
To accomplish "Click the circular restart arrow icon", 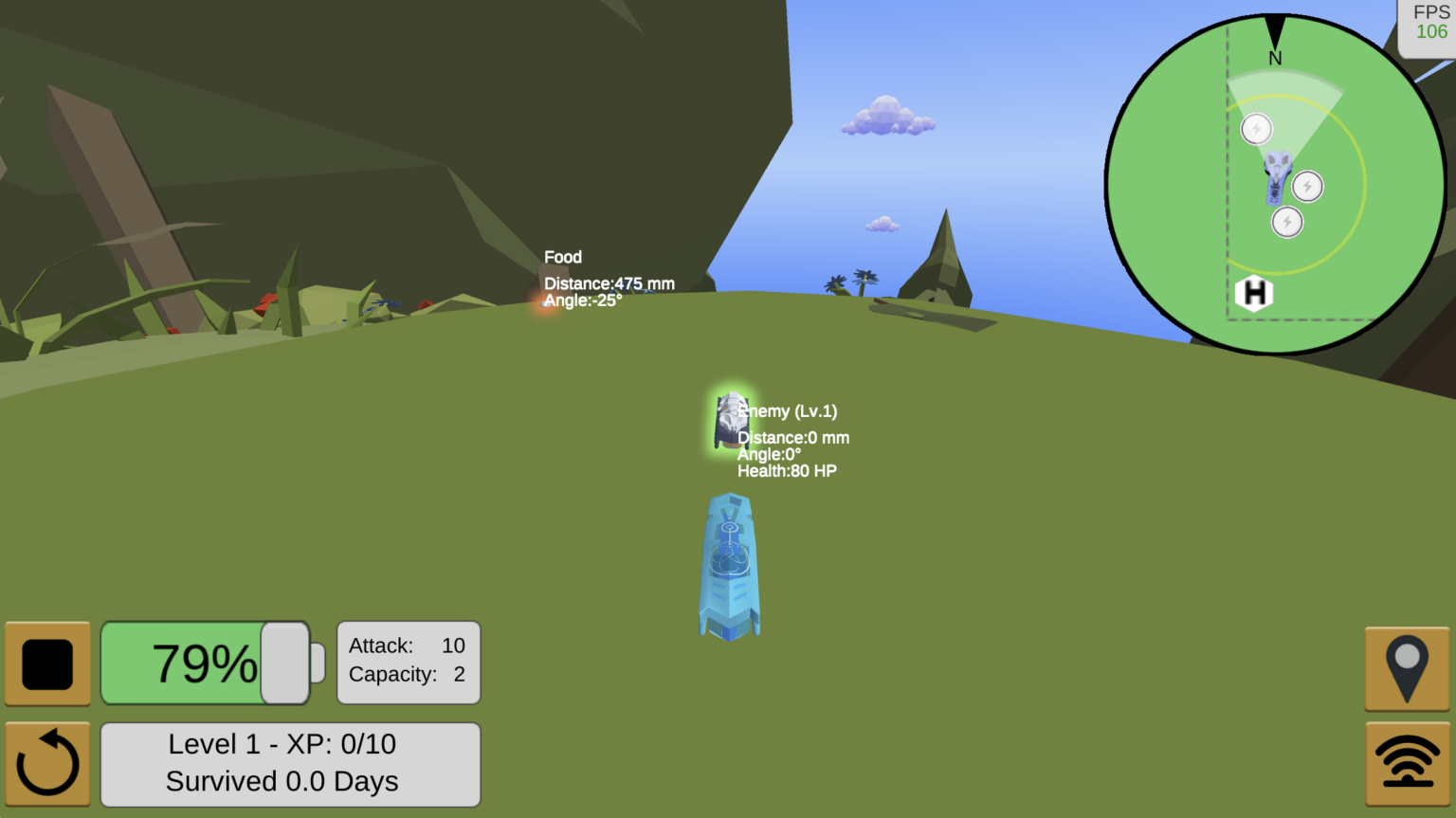I will click(x=47, y=761).
